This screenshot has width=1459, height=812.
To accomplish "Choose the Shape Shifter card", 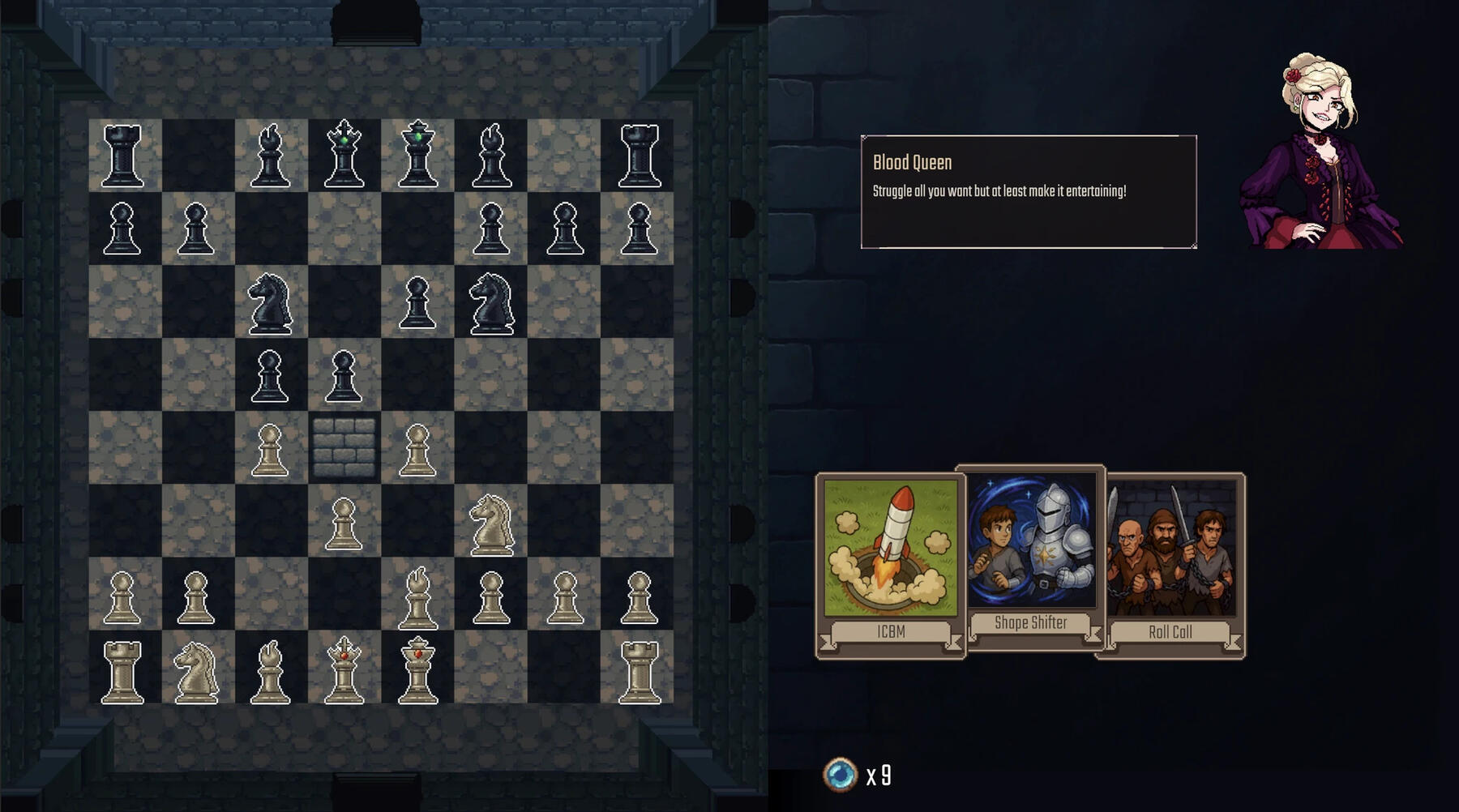I will click(1030, 558).
